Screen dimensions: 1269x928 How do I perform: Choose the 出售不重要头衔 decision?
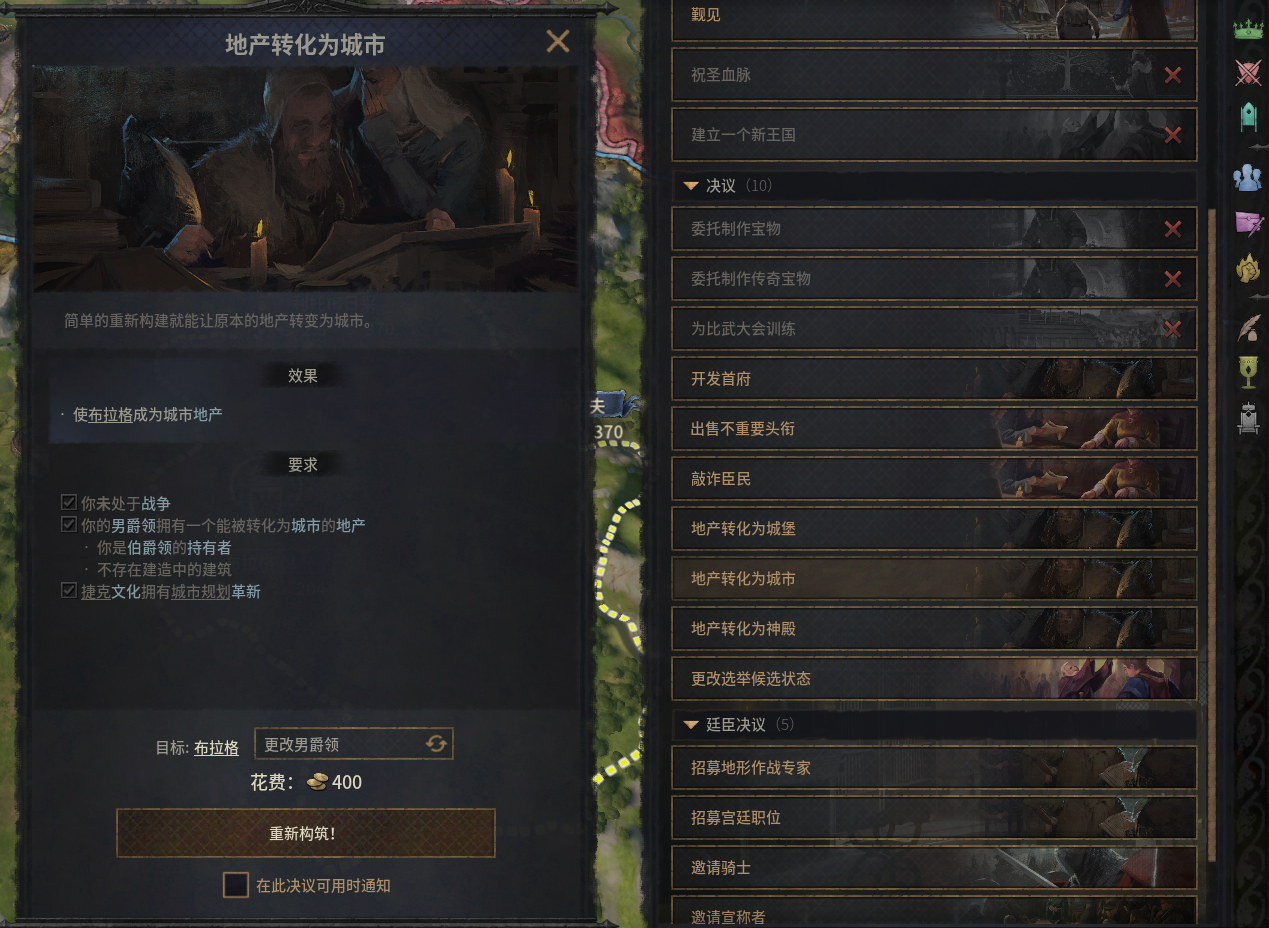point(933,429)
